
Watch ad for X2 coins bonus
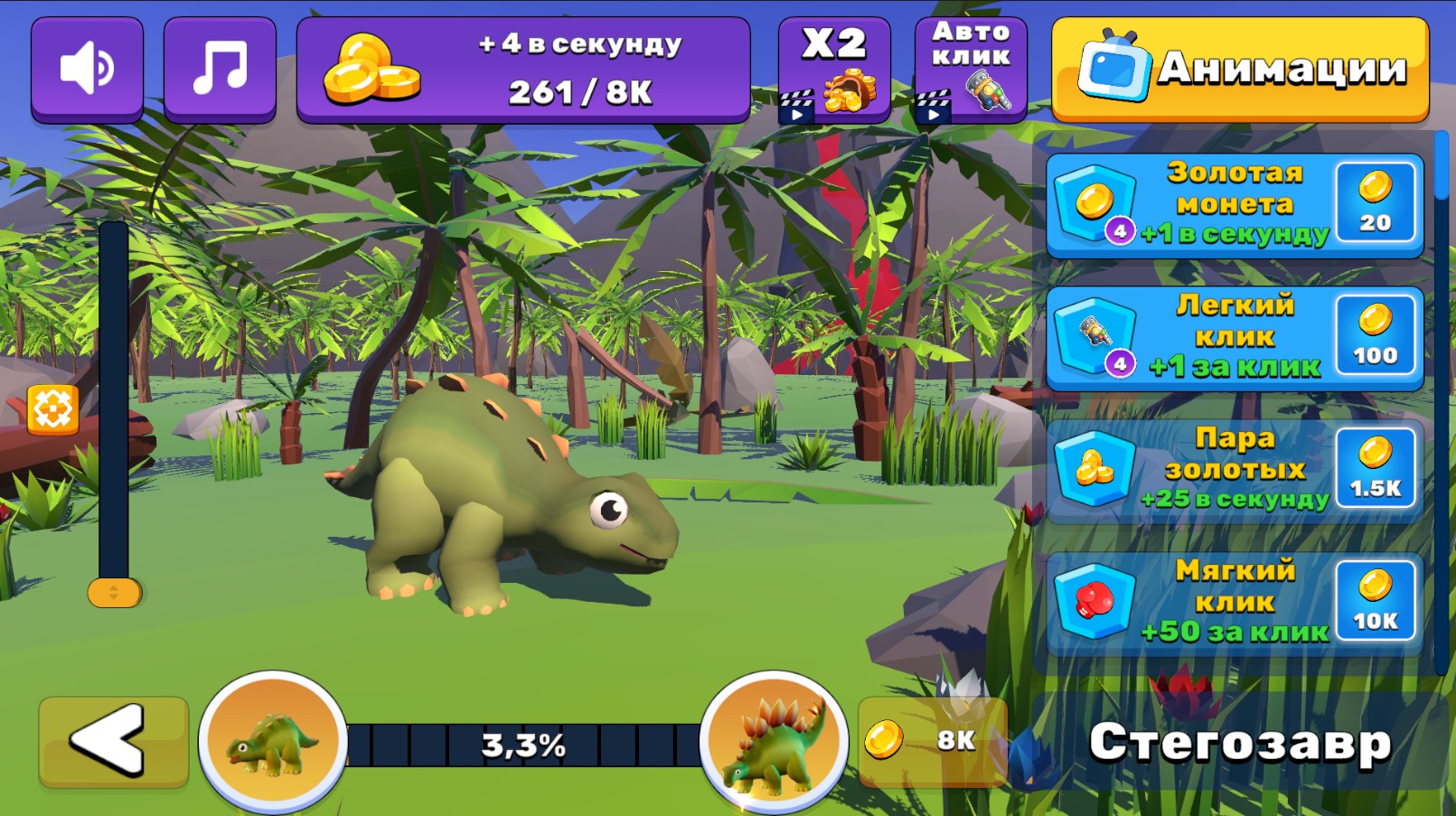(x=832, y=68)
